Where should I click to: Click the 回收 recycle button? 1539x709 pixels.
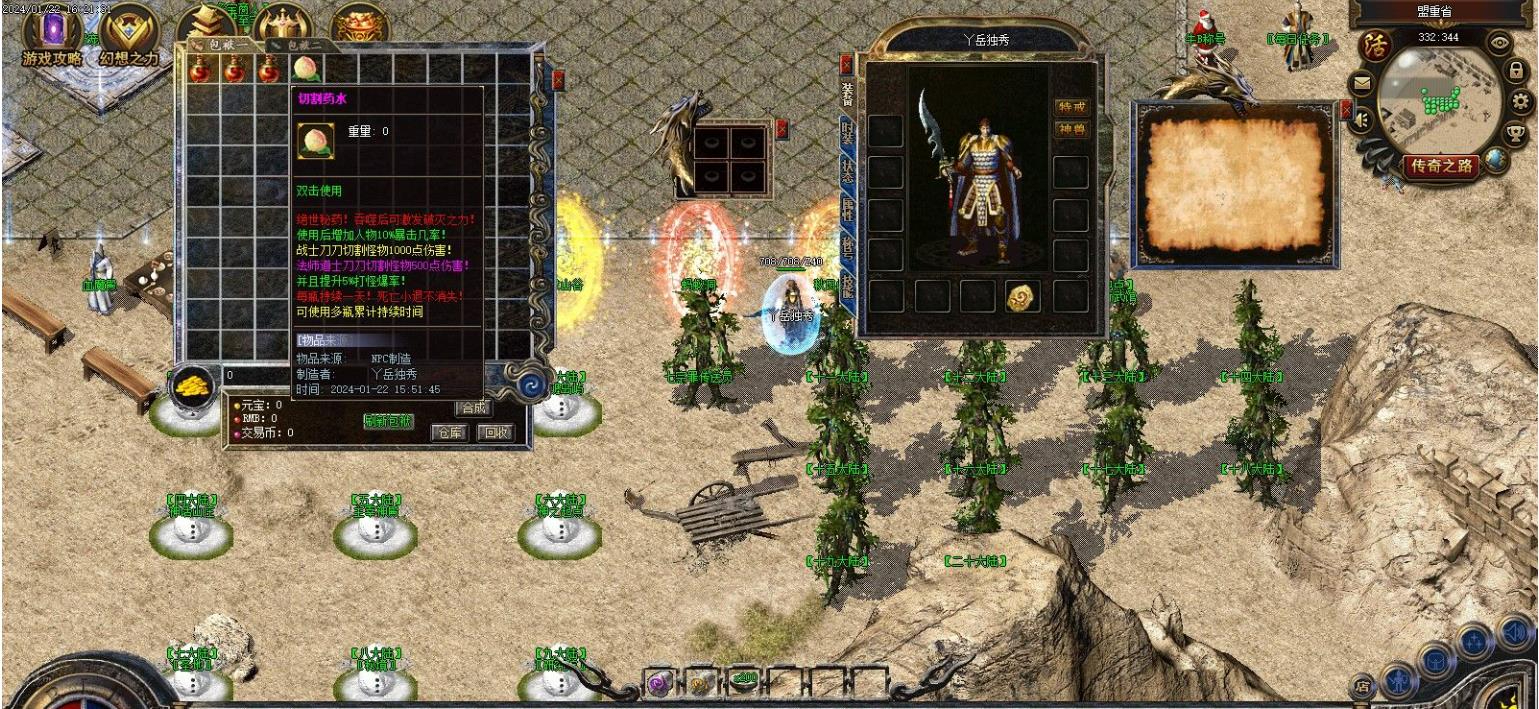495,433
